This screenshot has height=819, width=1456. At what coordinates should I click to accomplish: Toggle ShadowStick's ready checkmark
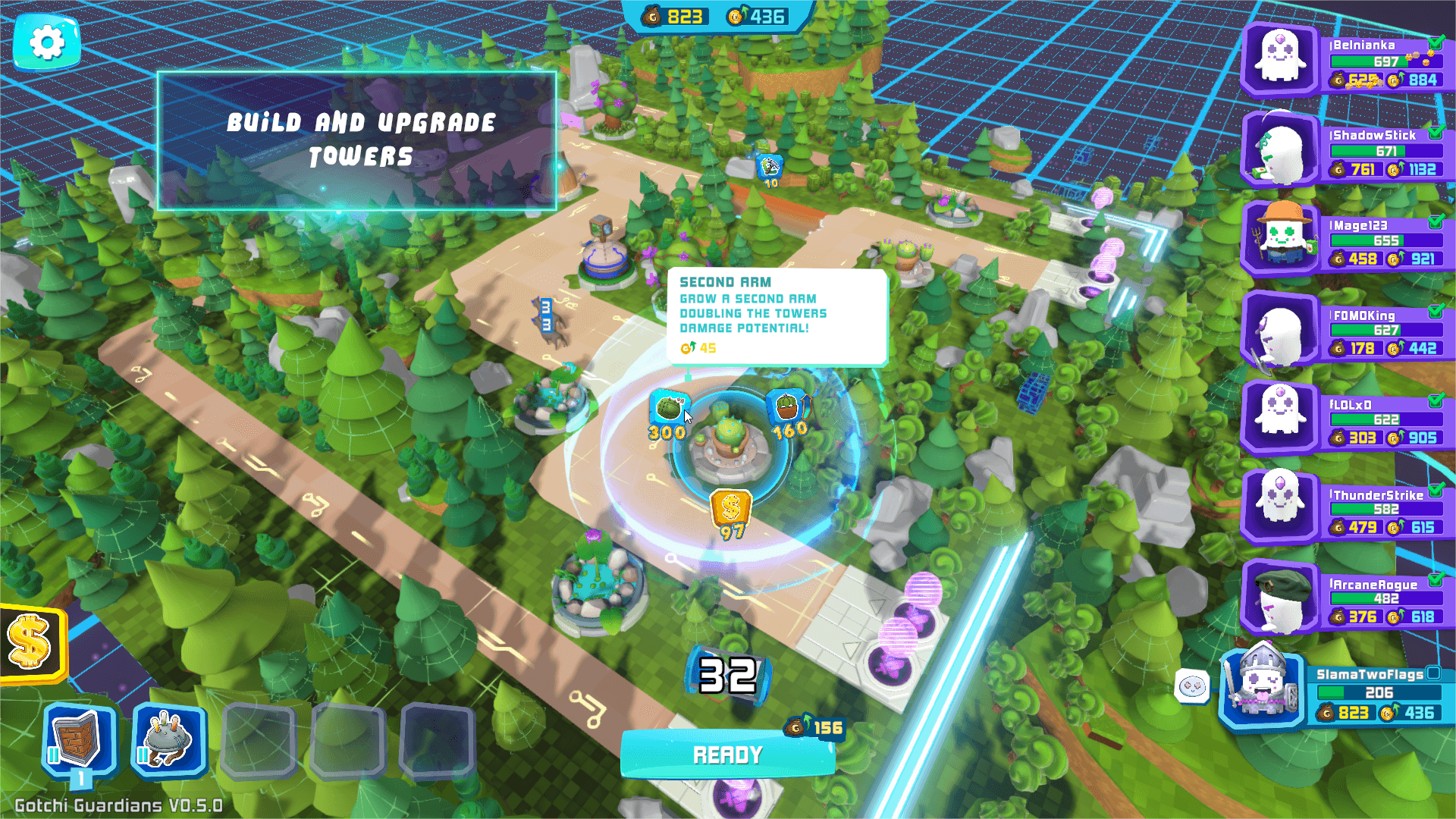pyautogui.click(x=1437, y=136)
